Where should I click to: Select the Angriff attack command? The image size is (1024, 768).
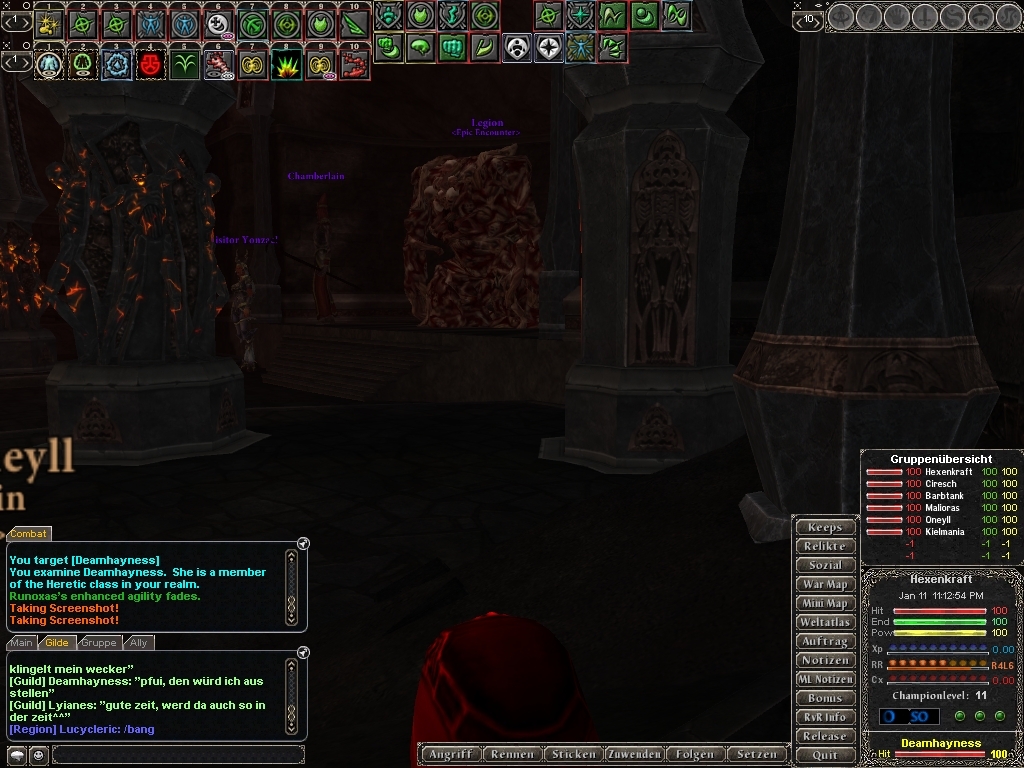[x=450, y=754]
